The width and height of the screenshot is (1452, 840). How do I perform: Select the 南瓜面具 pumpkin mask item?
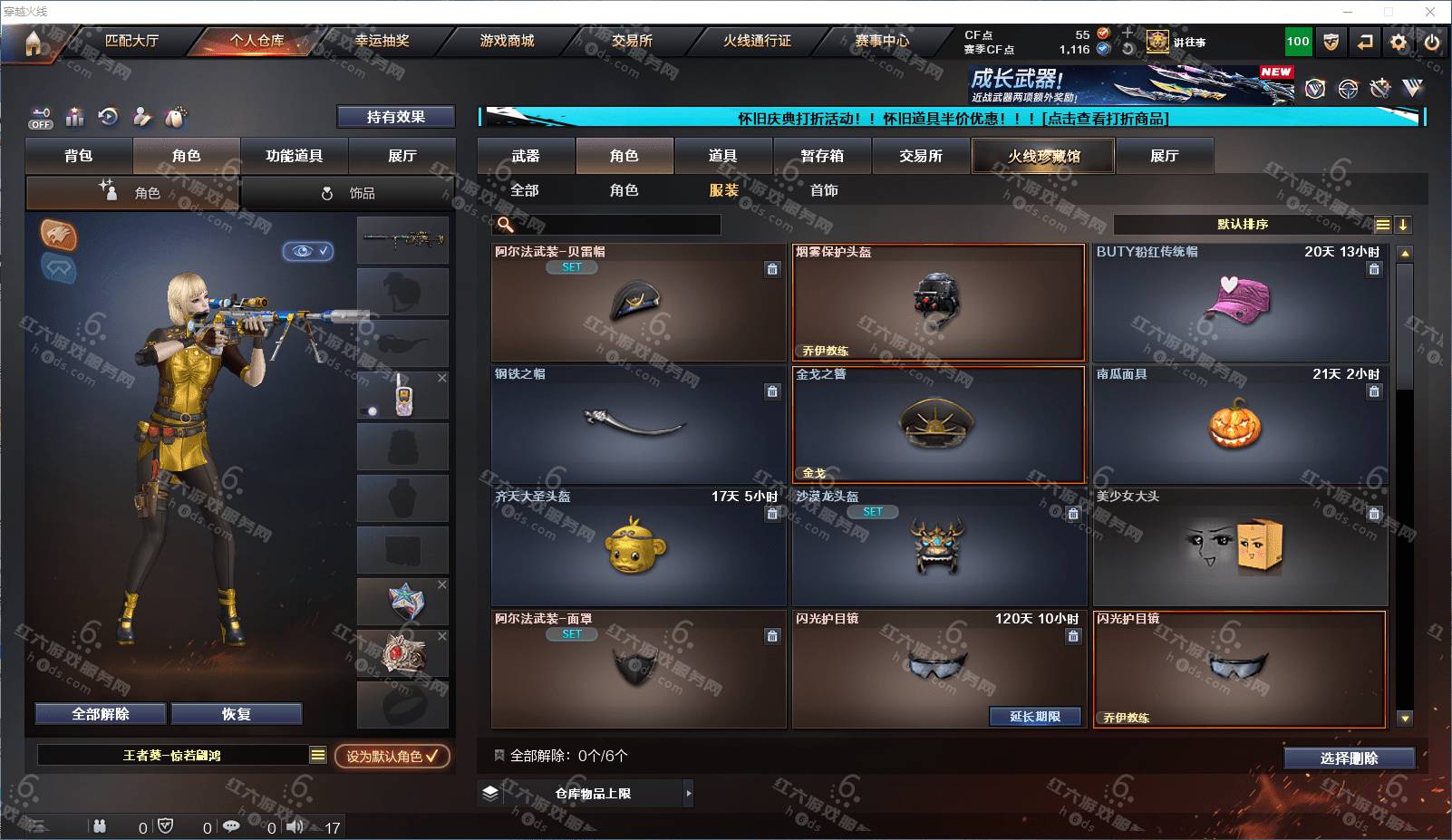1239,425
